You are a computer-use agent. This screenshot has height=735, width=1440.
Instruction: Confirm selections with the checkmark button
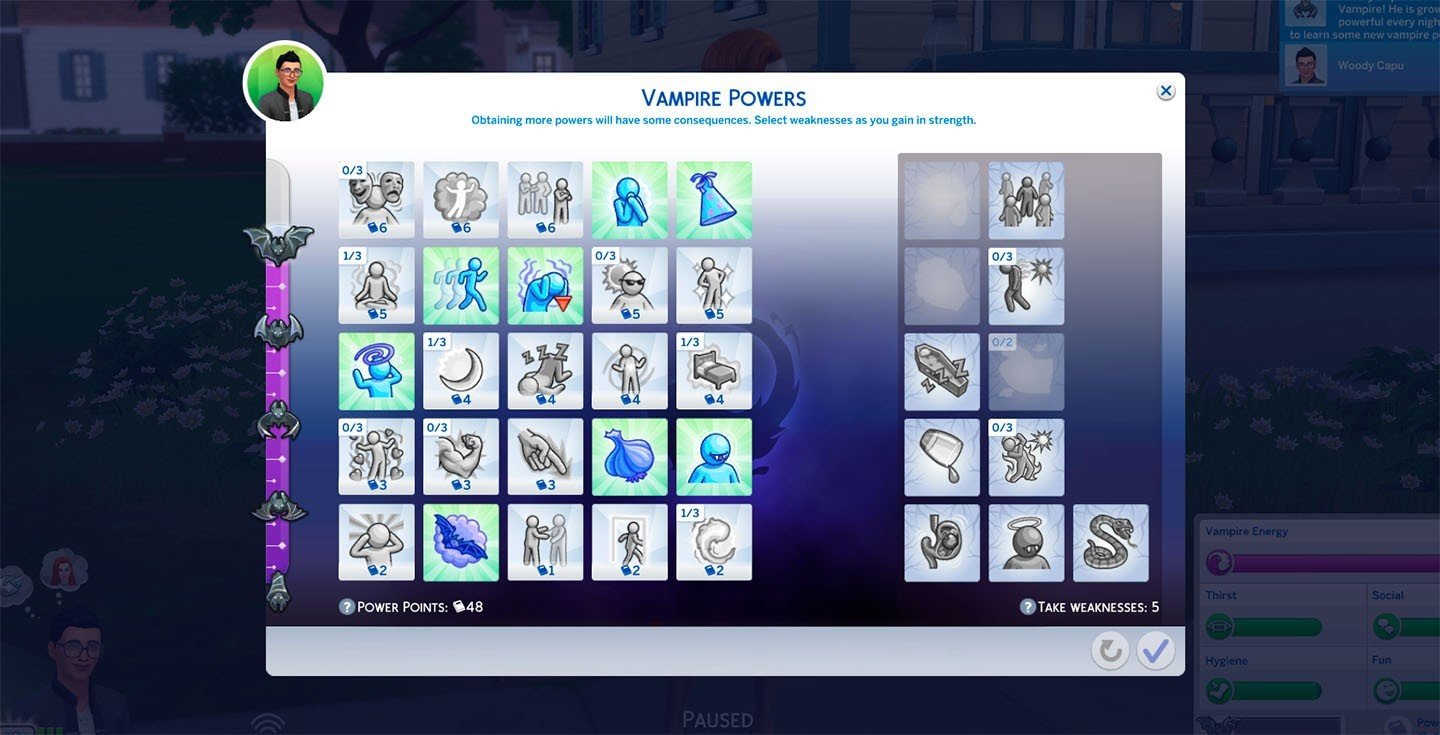pyautogui.click(x=1155, y=650)
